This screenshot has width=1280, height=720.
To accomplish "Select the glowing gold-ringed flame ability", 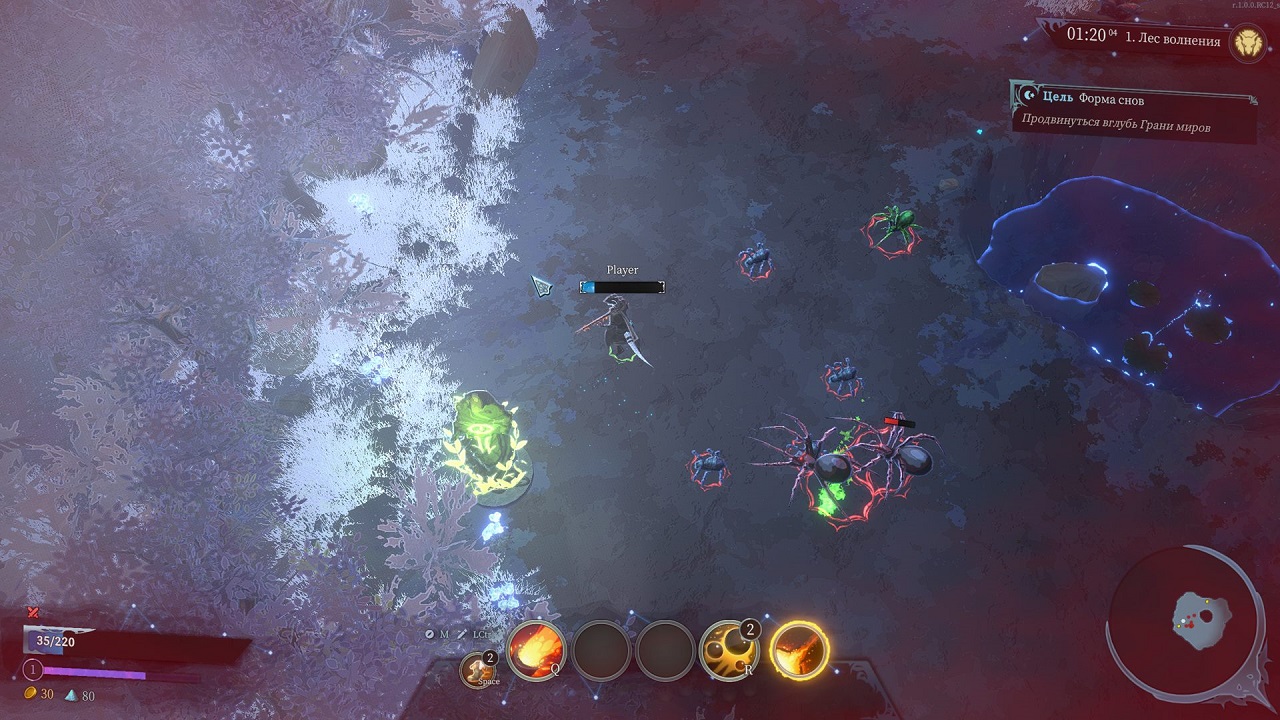I will (799, 649).
